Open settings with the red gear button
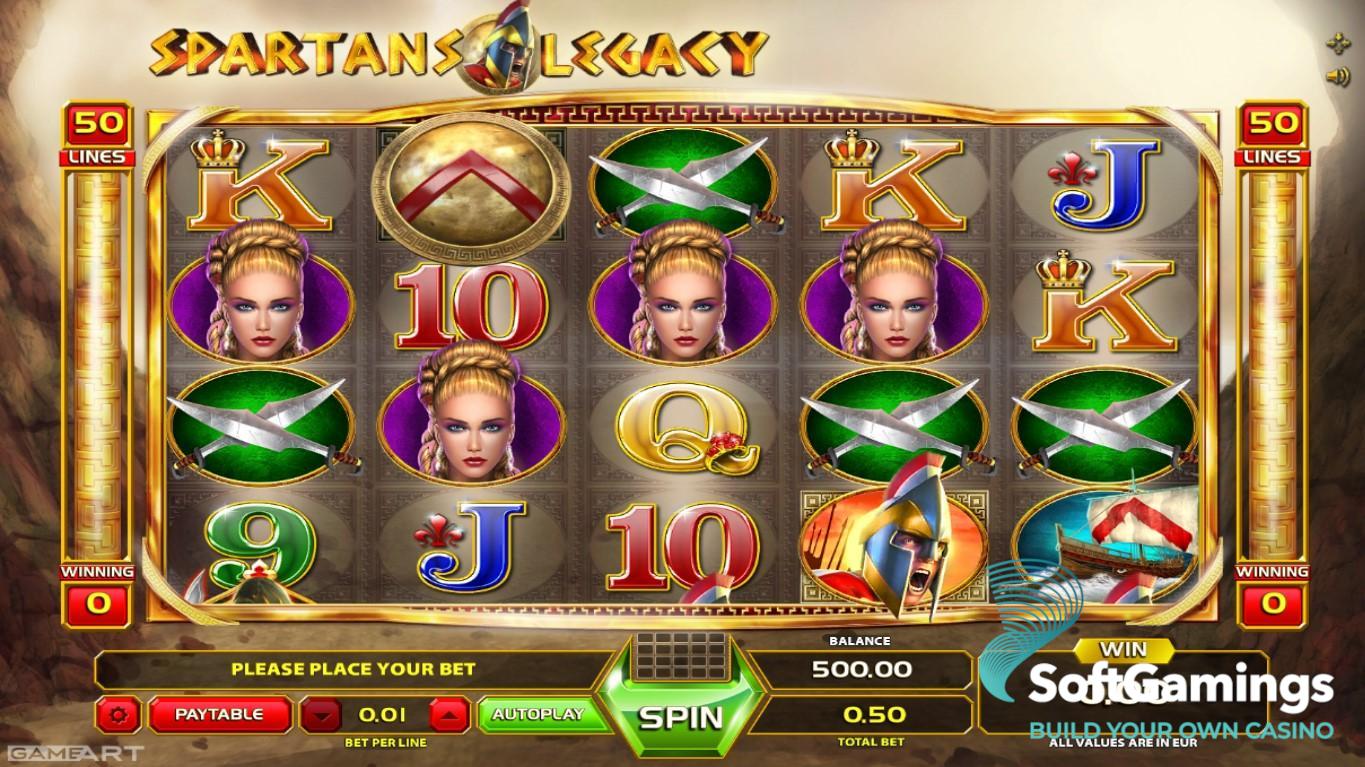The image size is (1365, 767). (x=121, y=715)
